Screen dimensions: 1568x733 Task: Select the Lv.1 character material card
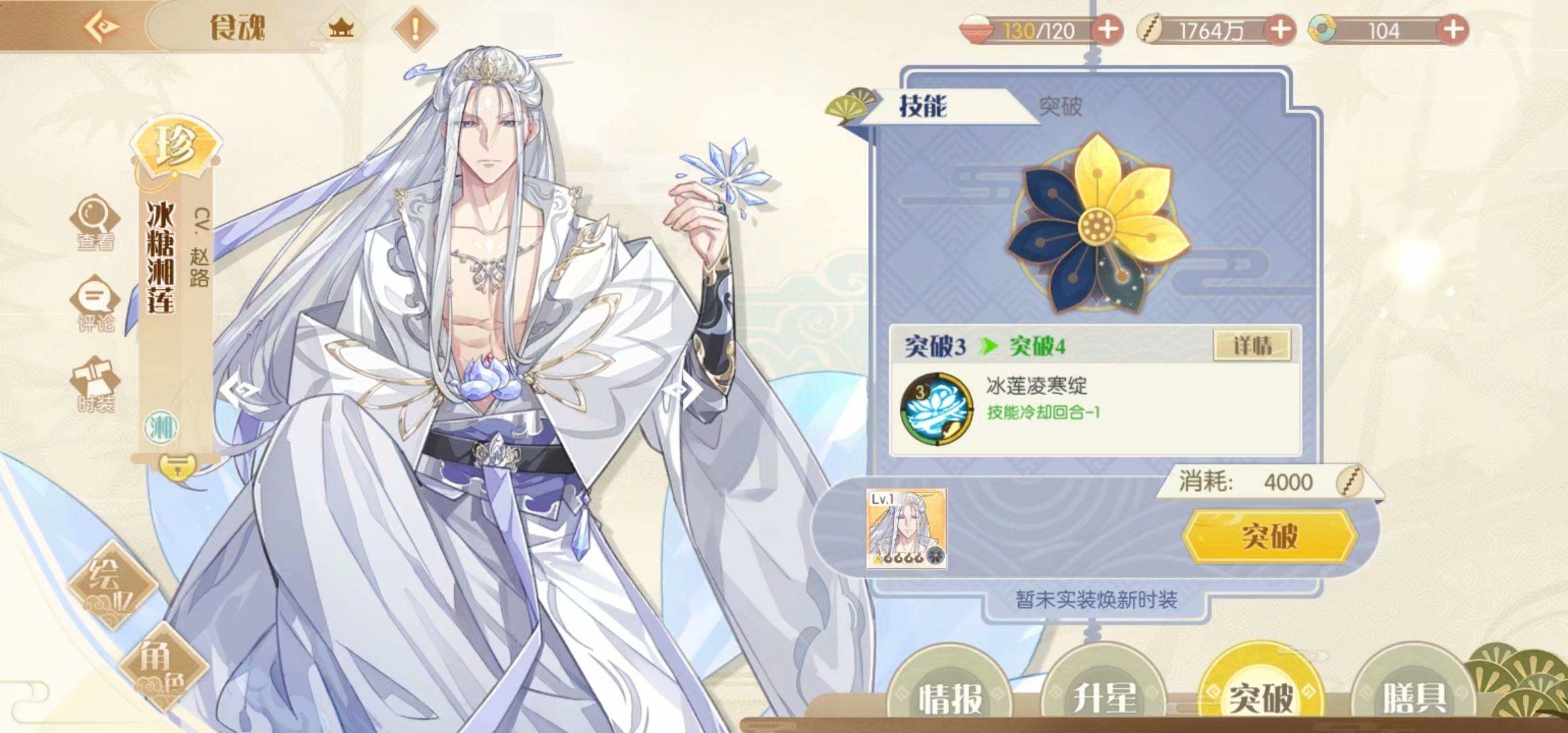pos(906,528)
